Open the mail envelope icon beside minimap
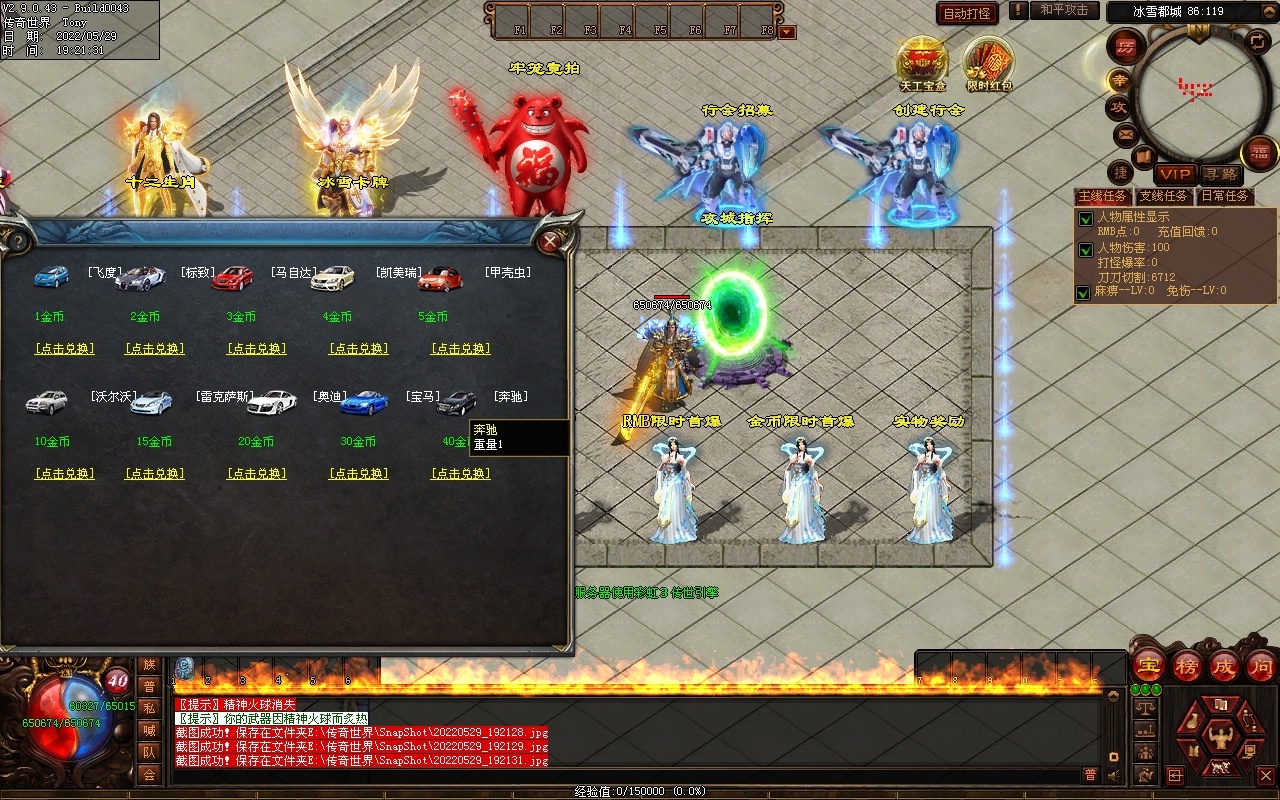Image resolution: width=1280 pixels, height=800 pixels. 1125,133
